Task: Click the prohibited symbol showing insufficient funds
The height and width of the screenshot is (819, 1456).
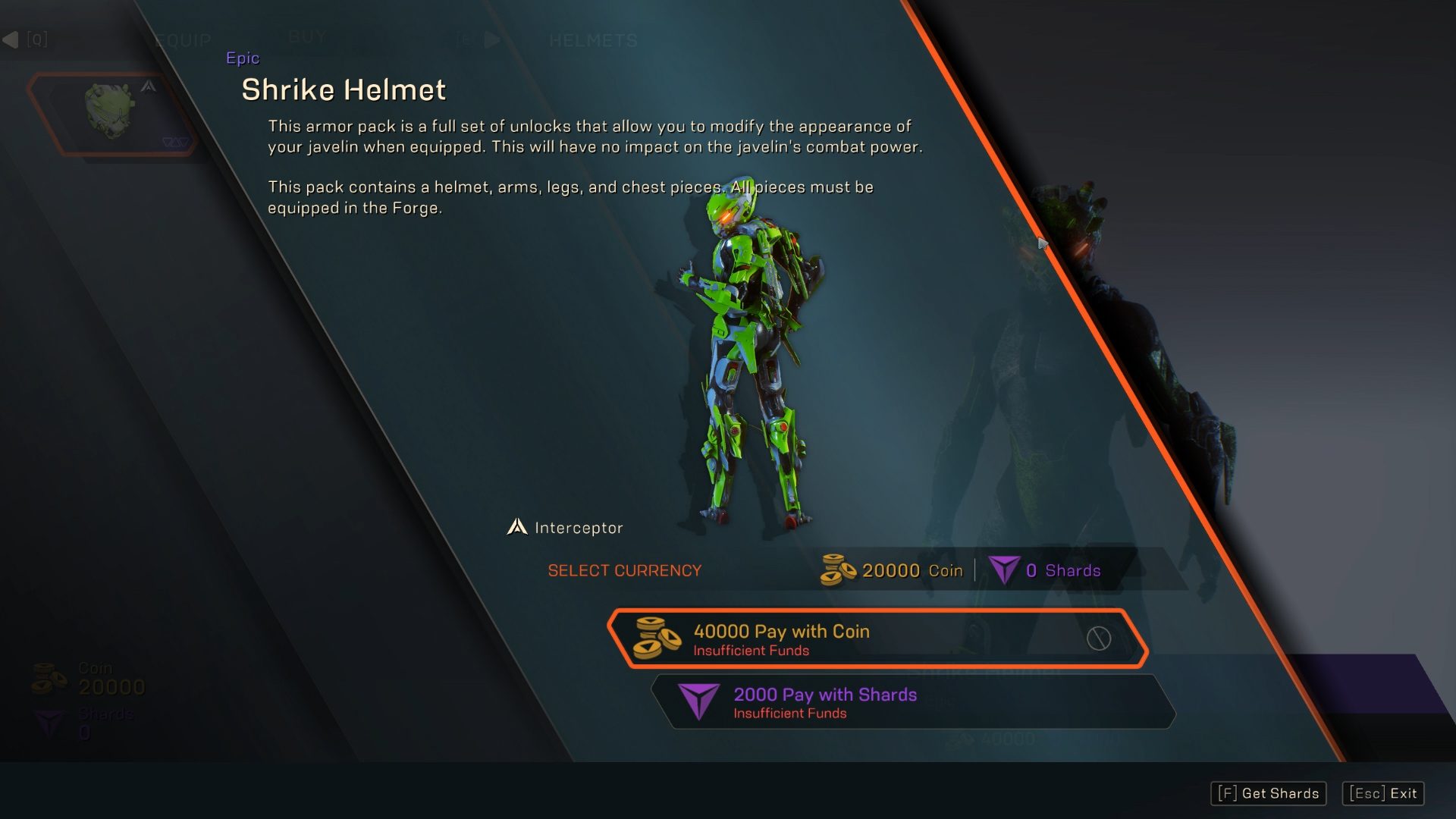Action: click(1100, 639)
